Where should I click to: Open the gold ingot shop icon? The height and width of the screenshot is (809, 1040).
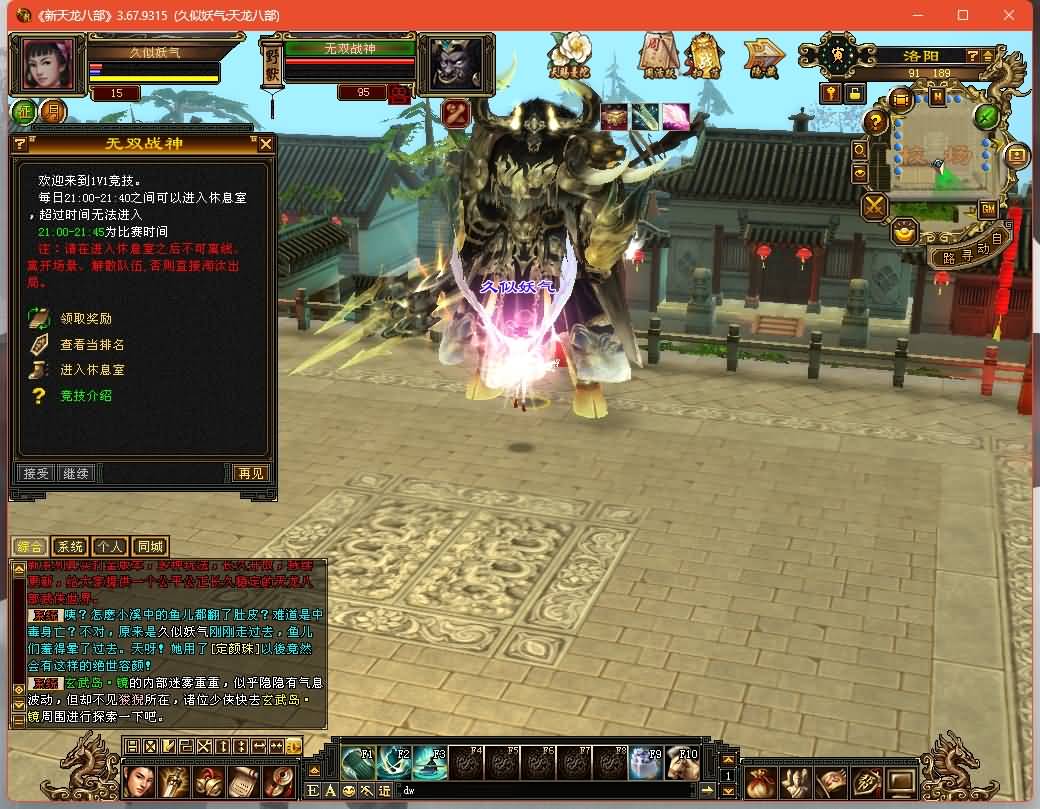coord(905,233)
